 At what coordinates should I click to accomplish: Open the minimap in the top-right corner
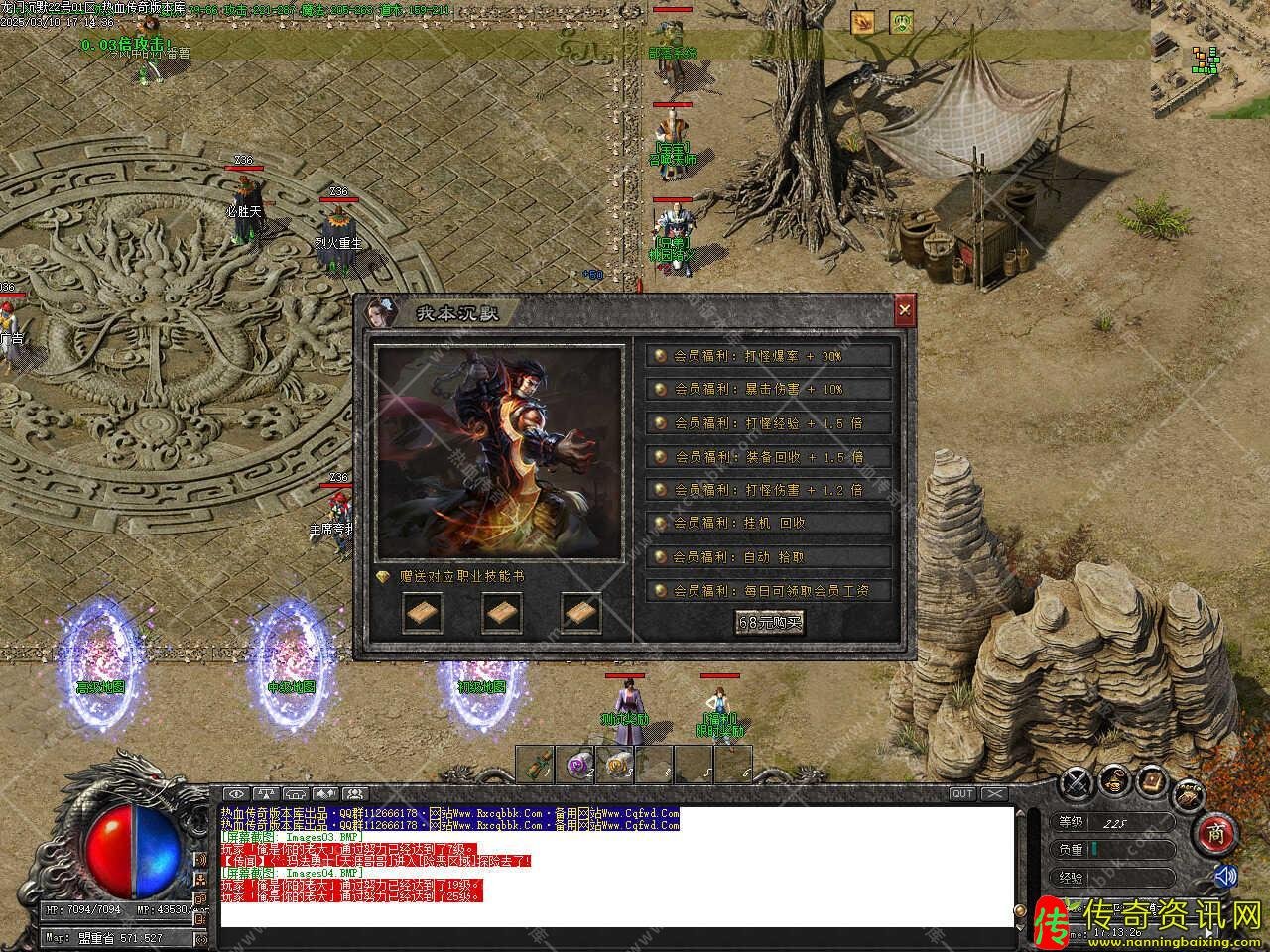click(1209, 58)
